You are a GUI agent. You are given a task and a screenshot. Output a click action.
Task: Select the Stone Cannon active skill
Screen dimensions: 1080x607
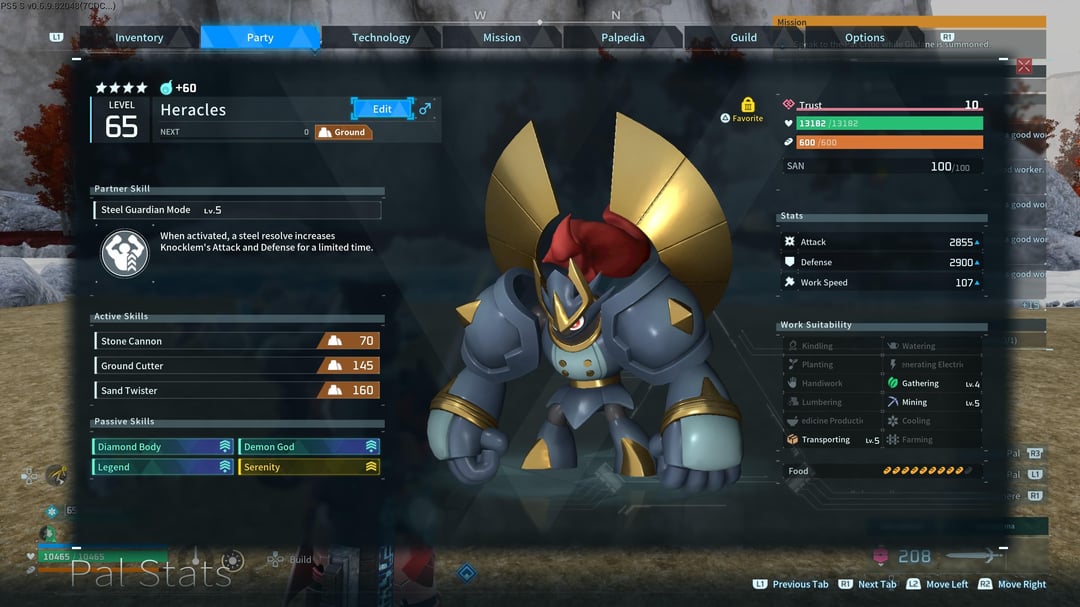click(x=237, y=341)
